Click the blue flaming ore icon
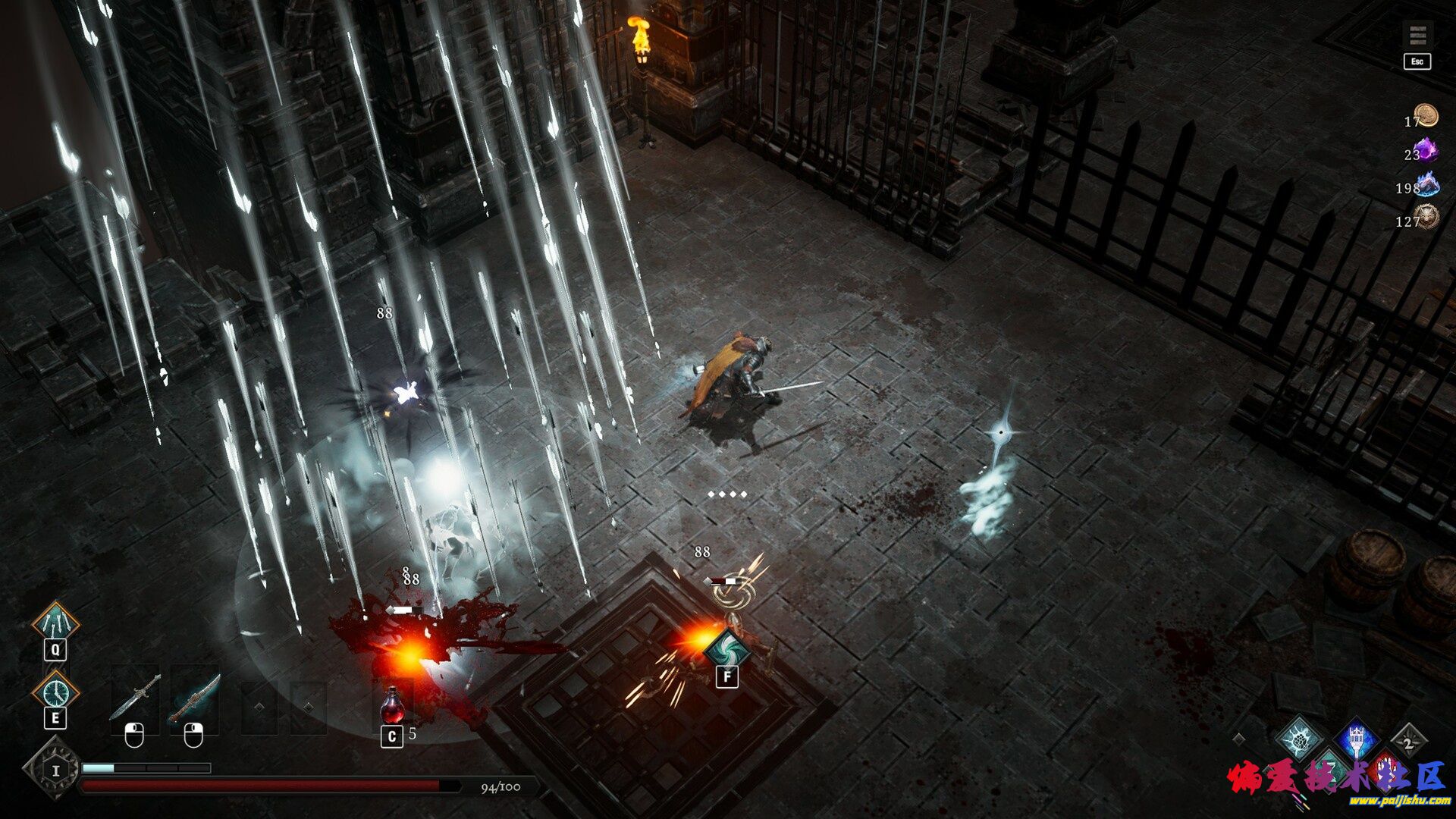 pos(1427,184)
